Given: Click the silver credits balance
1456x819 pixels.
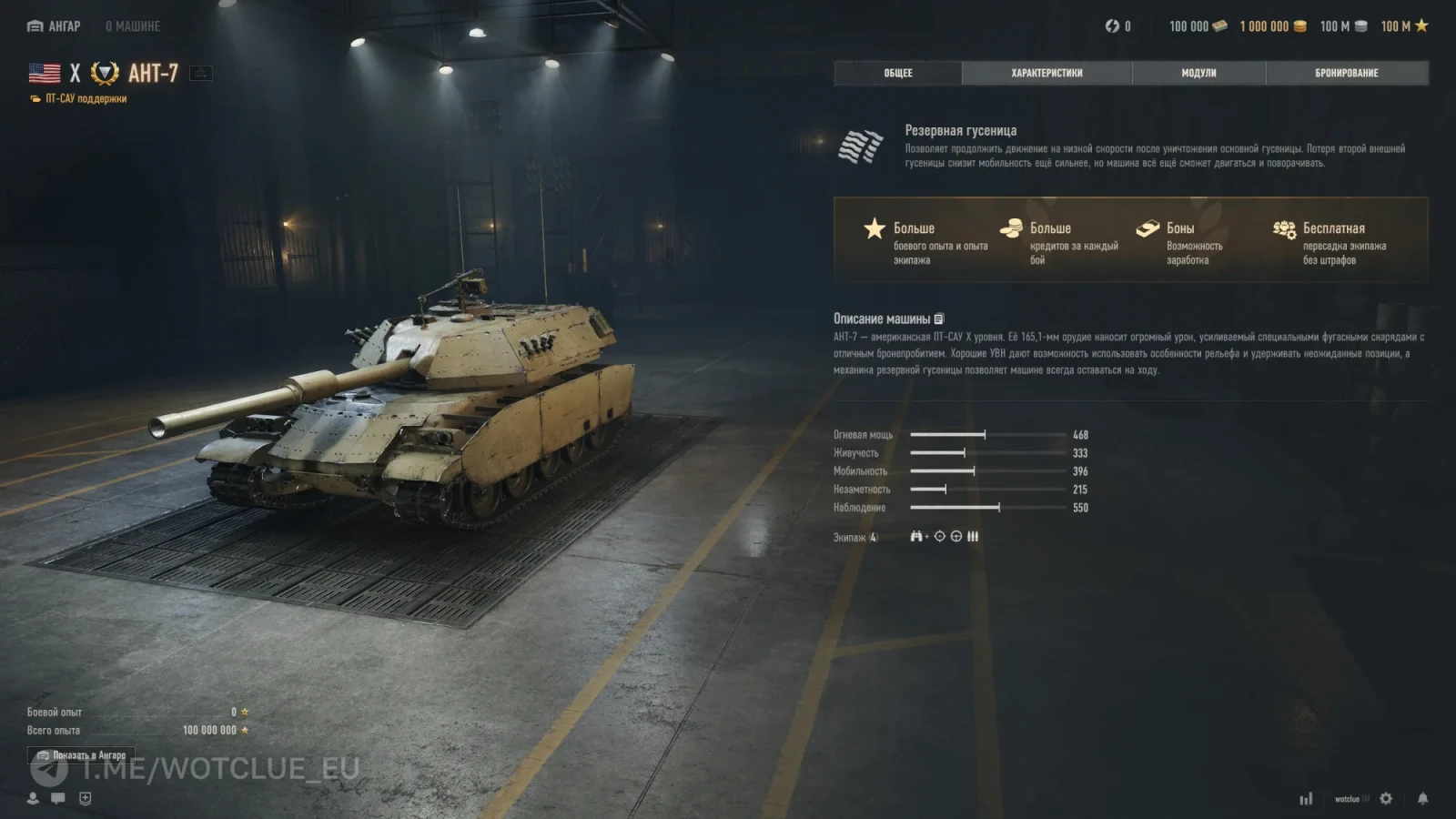Looking at the screenshot, I should coord(1343,26).
